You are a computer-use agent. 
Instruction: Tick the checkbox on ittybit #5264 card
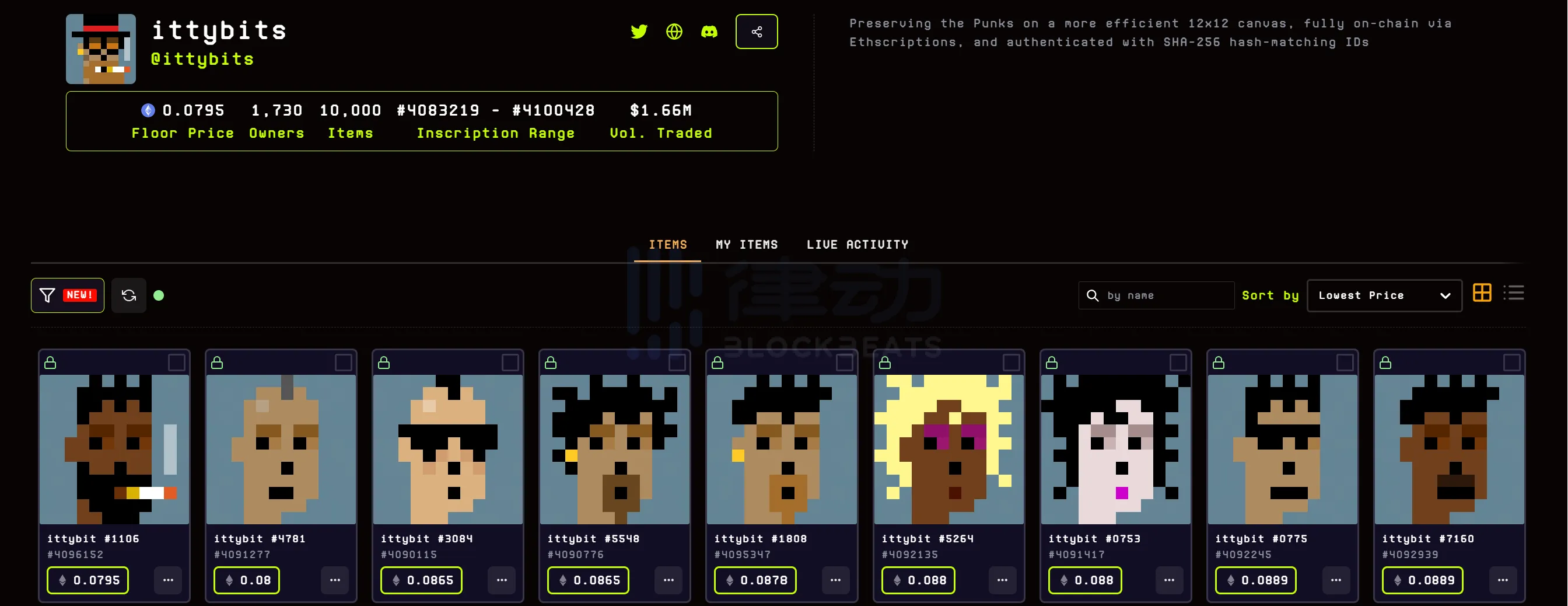[1011, 363]
